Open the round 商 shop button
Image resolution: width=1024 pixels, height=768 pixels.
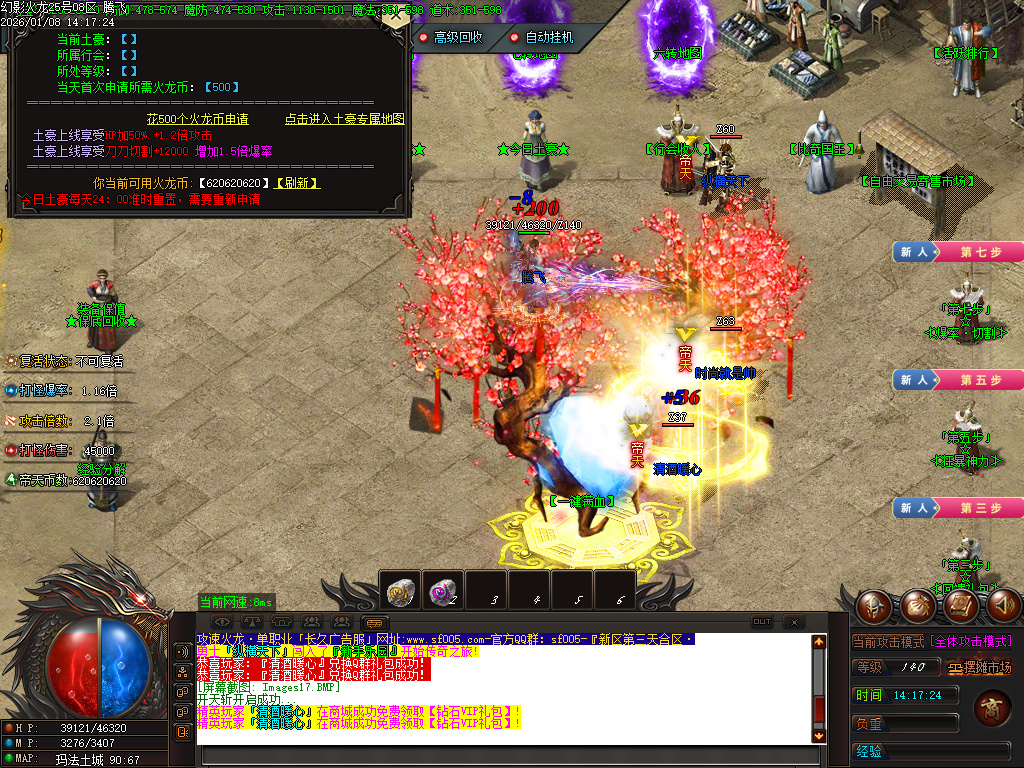pyautogui.click(x=992, y=708)
